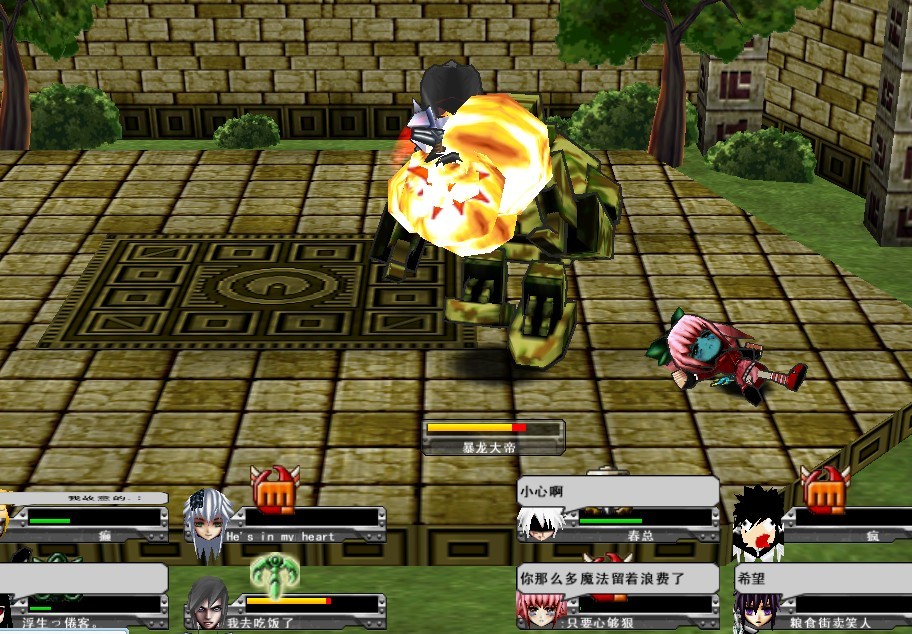Screen dimensions: 912x634
Task: Select the 暴龙大帝 boss nameplate
Action: (493, 438)
